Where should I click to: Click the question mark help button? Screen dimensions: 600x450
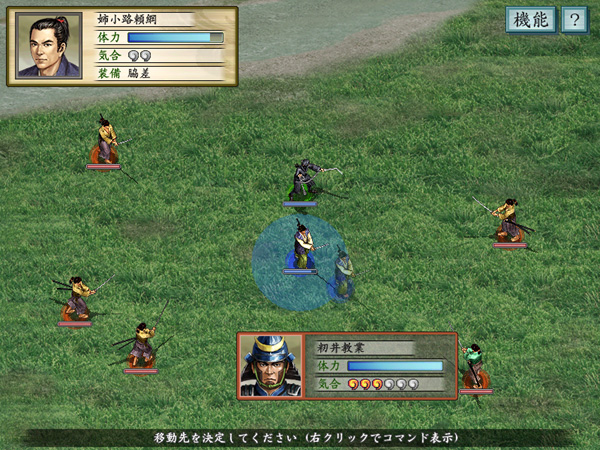(574, 20)
